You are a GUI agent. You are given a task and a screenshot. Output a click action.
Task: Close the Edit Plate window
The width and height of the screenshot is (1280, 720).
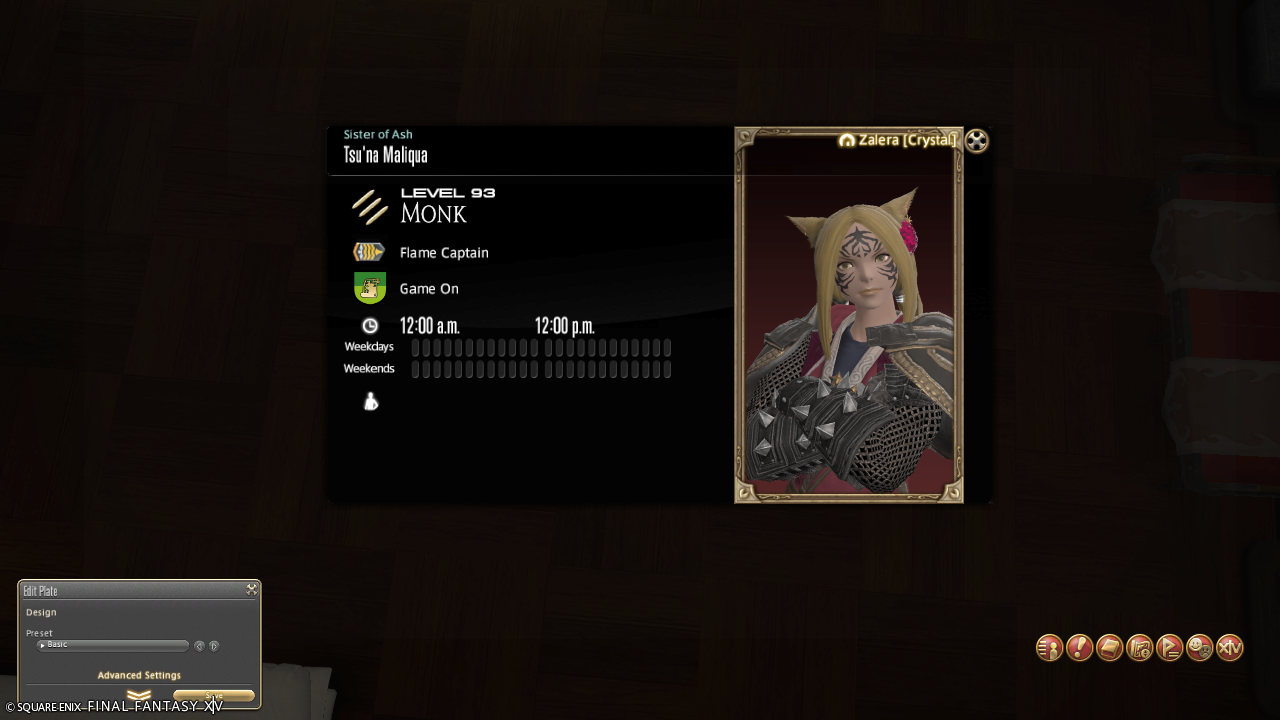(252, 590)
